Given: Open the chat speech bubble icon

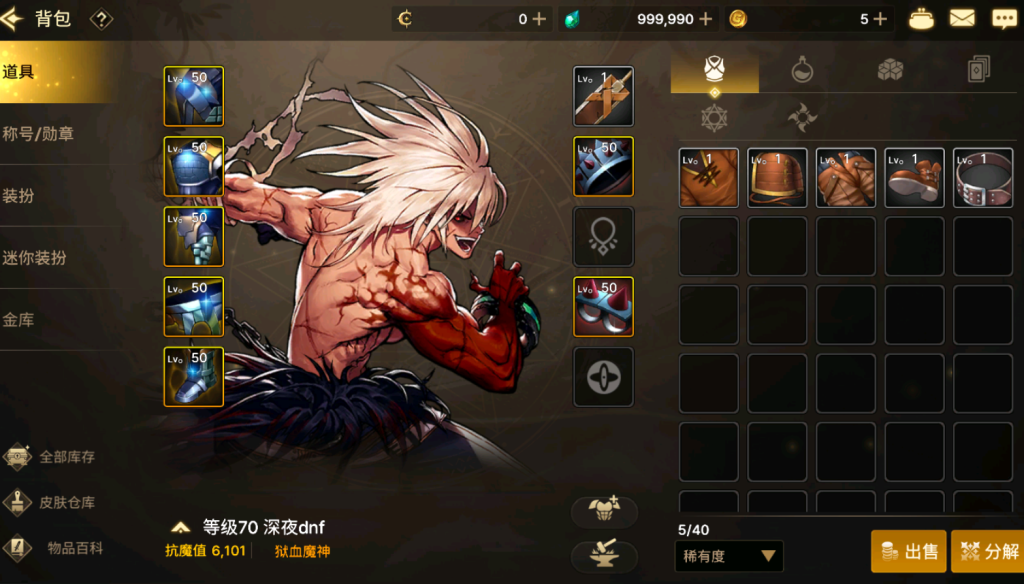Looking at the screenshot, I should click(x=1003, y=18).
